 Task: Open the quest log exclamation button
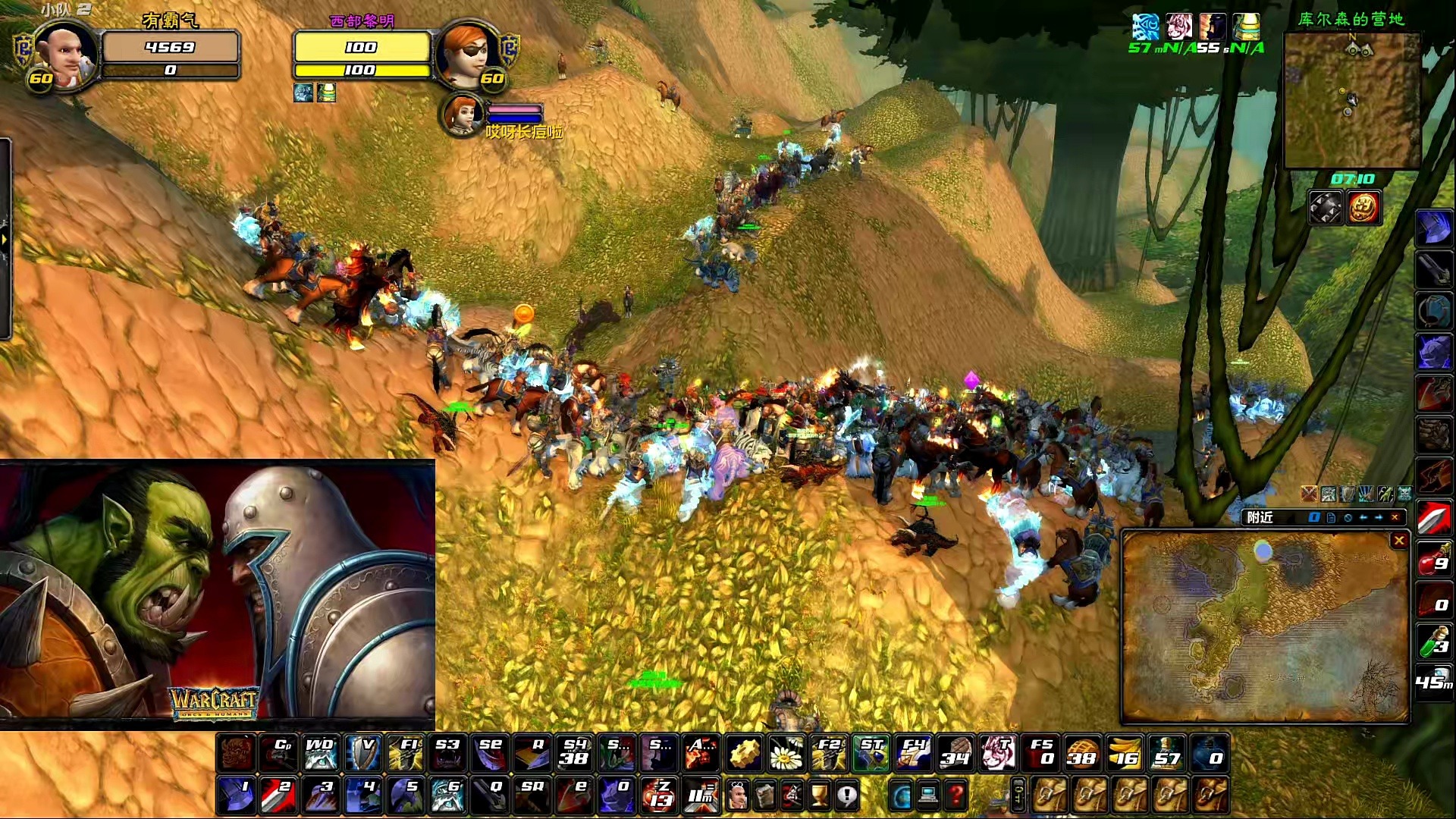coord(847,796)
